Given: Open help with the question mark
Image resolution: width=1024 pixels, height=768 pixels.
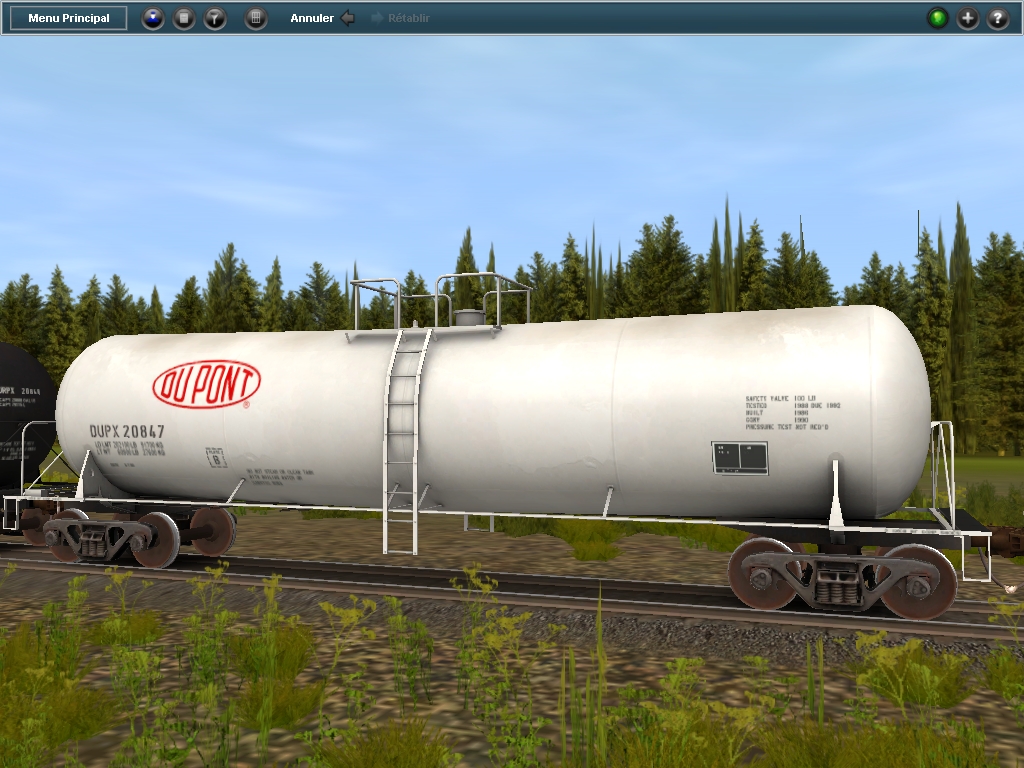Looking at the screenshot, I should tap(997, 18).
